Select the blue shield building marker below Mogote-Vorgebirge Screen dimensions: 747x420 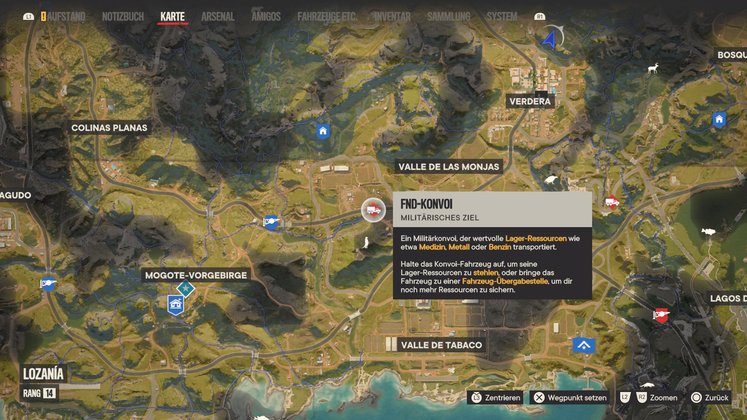[176, 304]
